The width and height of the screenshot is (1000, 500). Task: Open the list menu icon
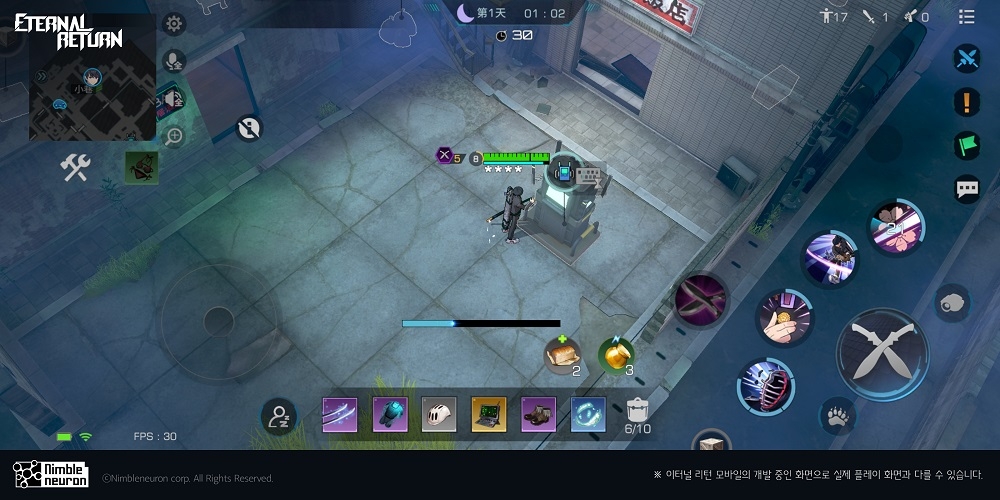966,16
